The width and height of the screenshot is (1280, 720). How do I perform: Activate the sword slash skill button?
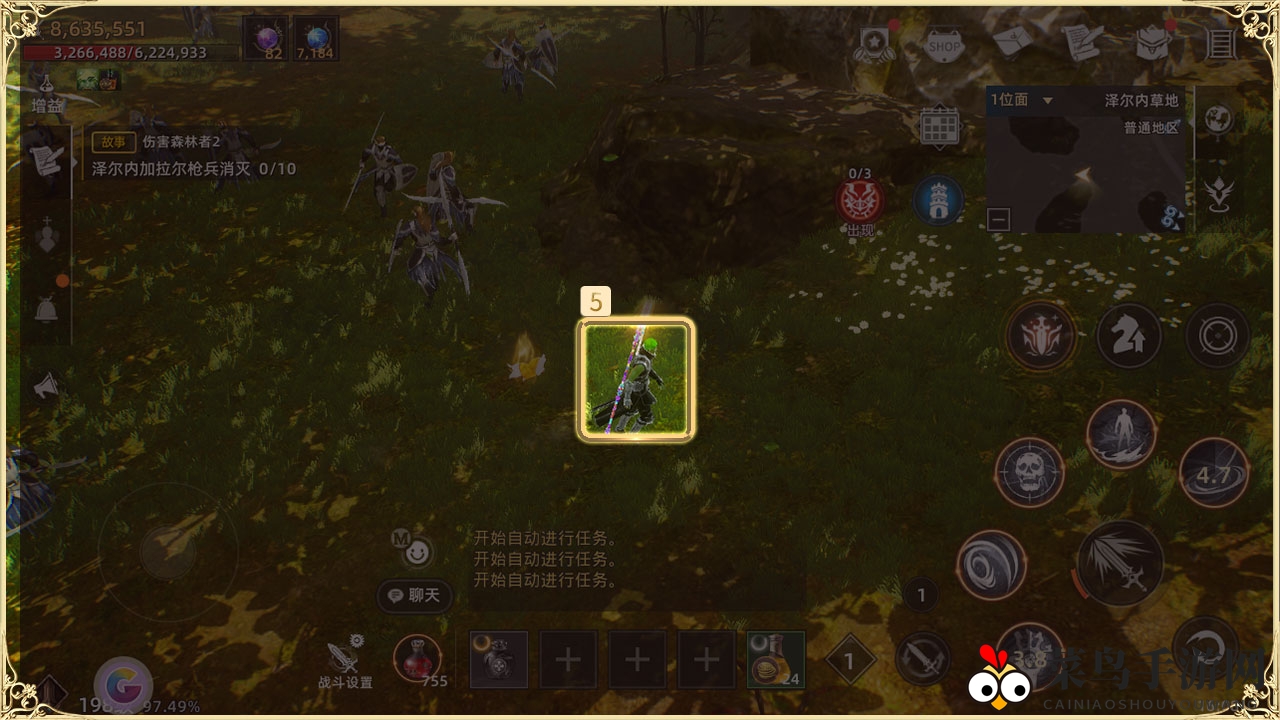1119,564
